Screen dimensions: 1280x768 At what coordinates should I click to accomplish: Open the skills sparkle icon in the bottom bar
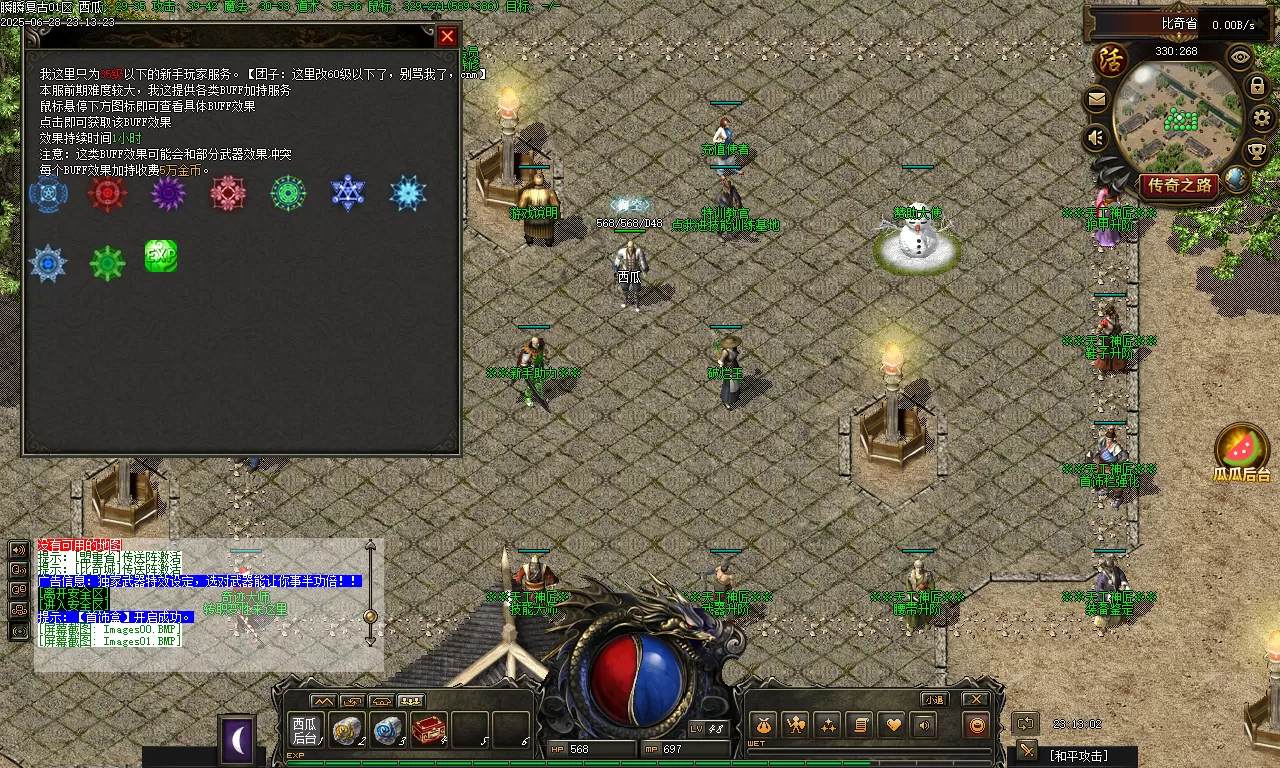click(x=826, y=725)
